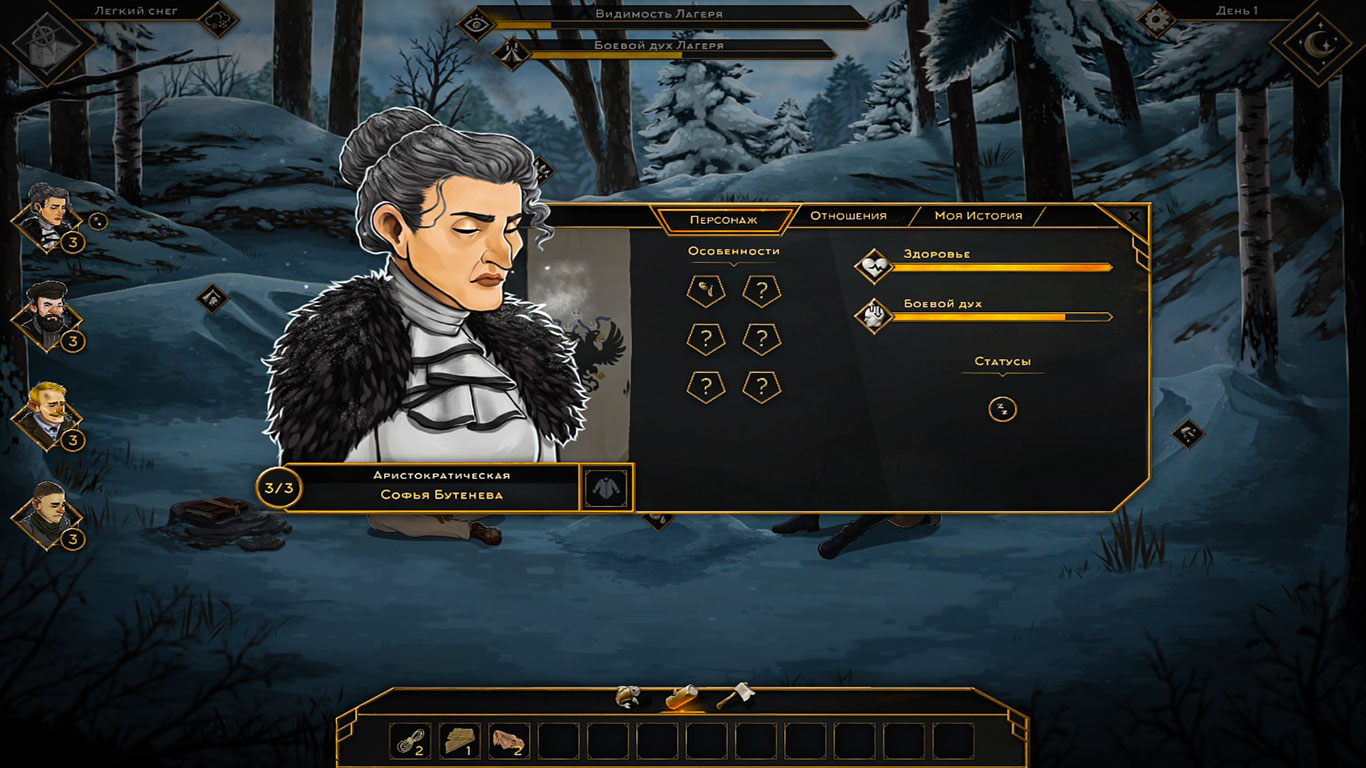Screen dimensions: 1366x768
Task: Select the rope item slot
Action: (x=410, y=741)
